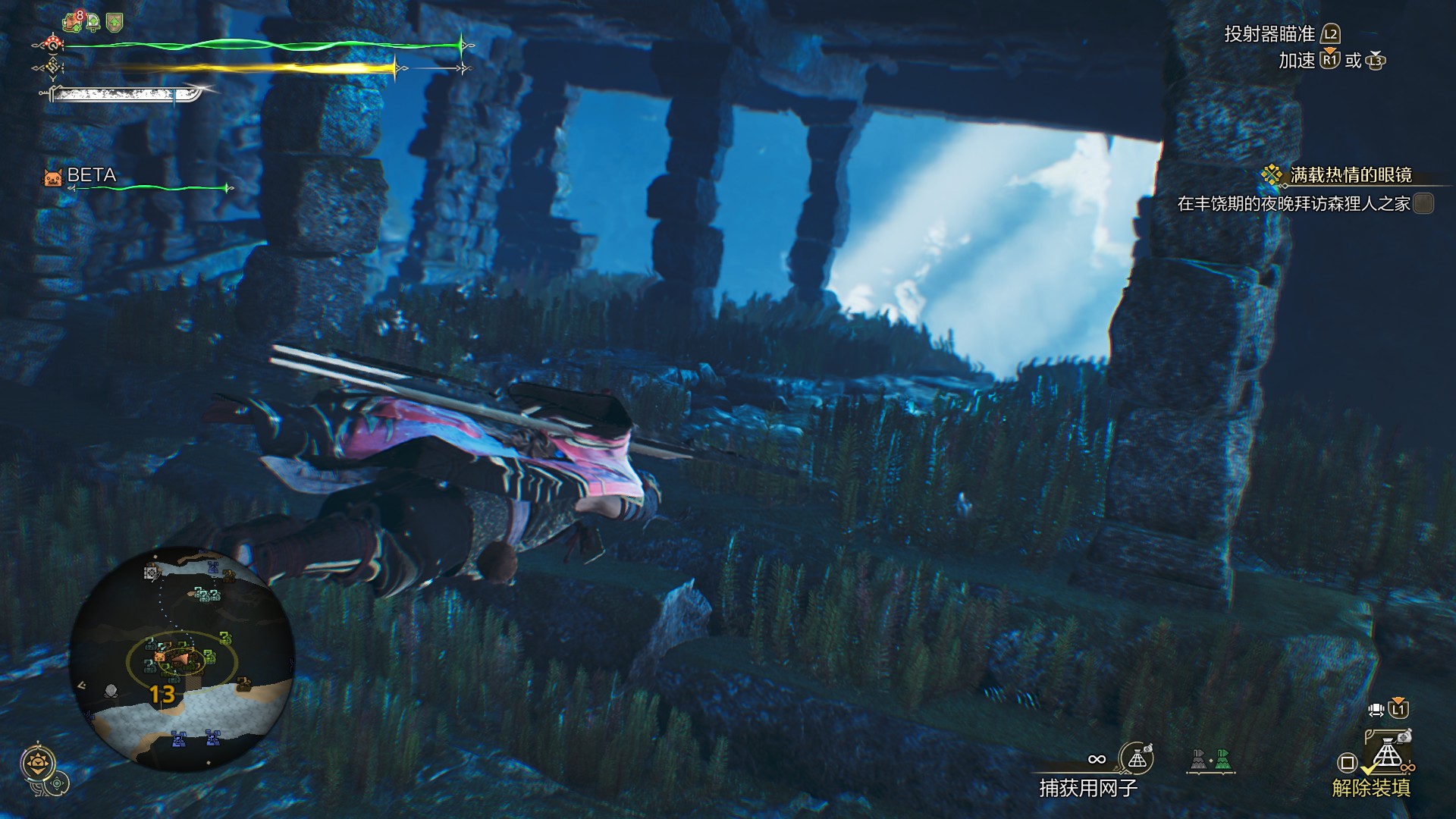
Task: Select the BETA Palico companion icon
Action: tap(52, 177)
